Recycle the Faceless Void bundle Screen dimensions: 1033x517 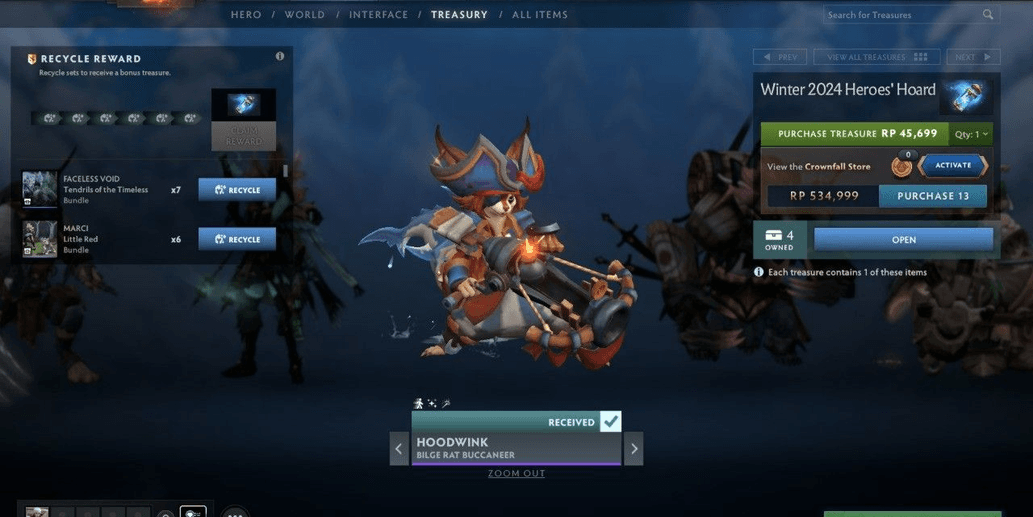[237, 190]
